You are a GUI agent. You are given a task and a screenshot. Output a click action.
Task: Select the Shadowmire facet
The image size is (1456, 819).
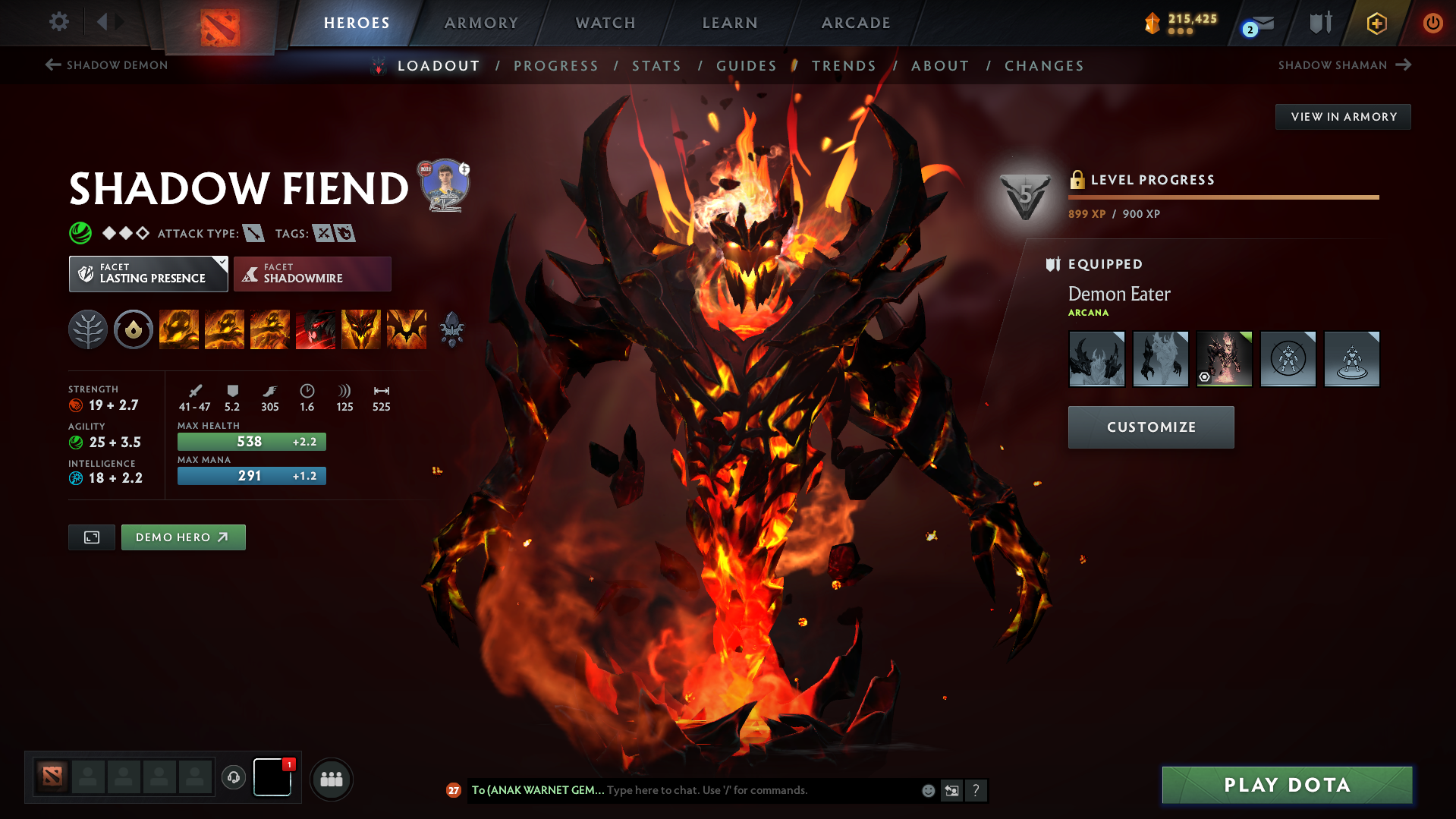312,273
